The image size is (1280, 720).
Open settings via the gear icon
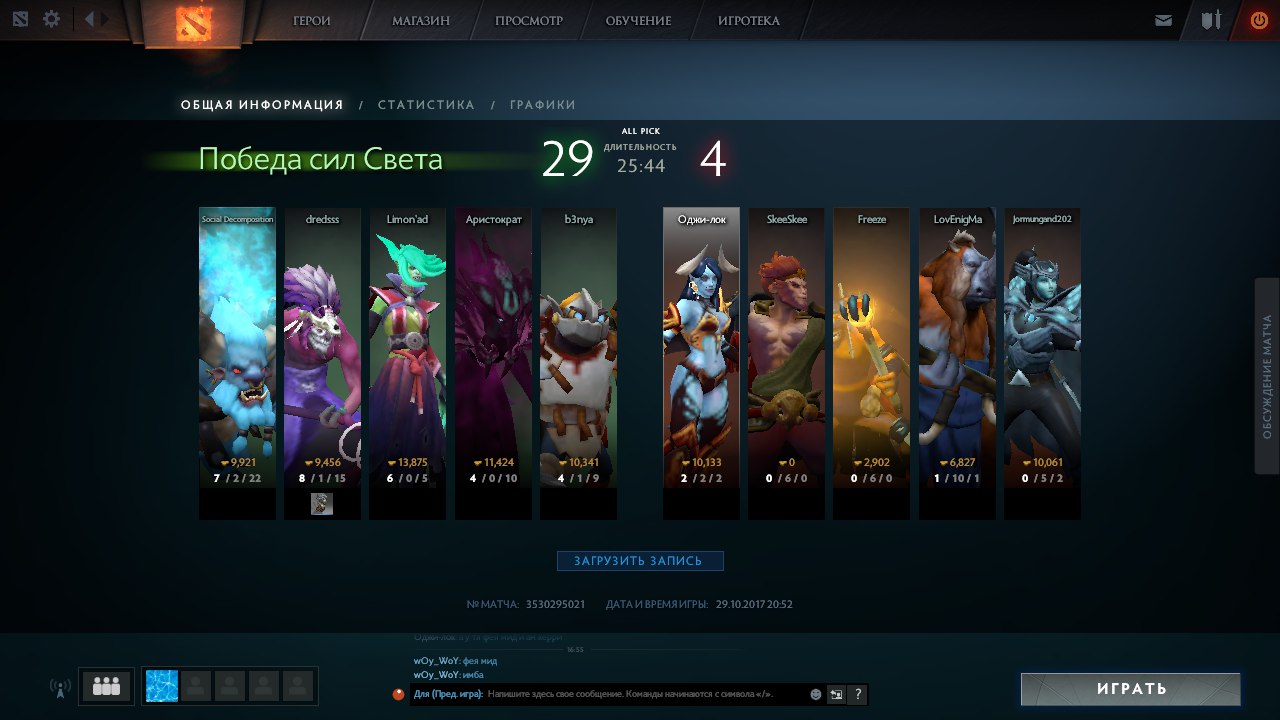pyautogui.click(x=51, y=20)
